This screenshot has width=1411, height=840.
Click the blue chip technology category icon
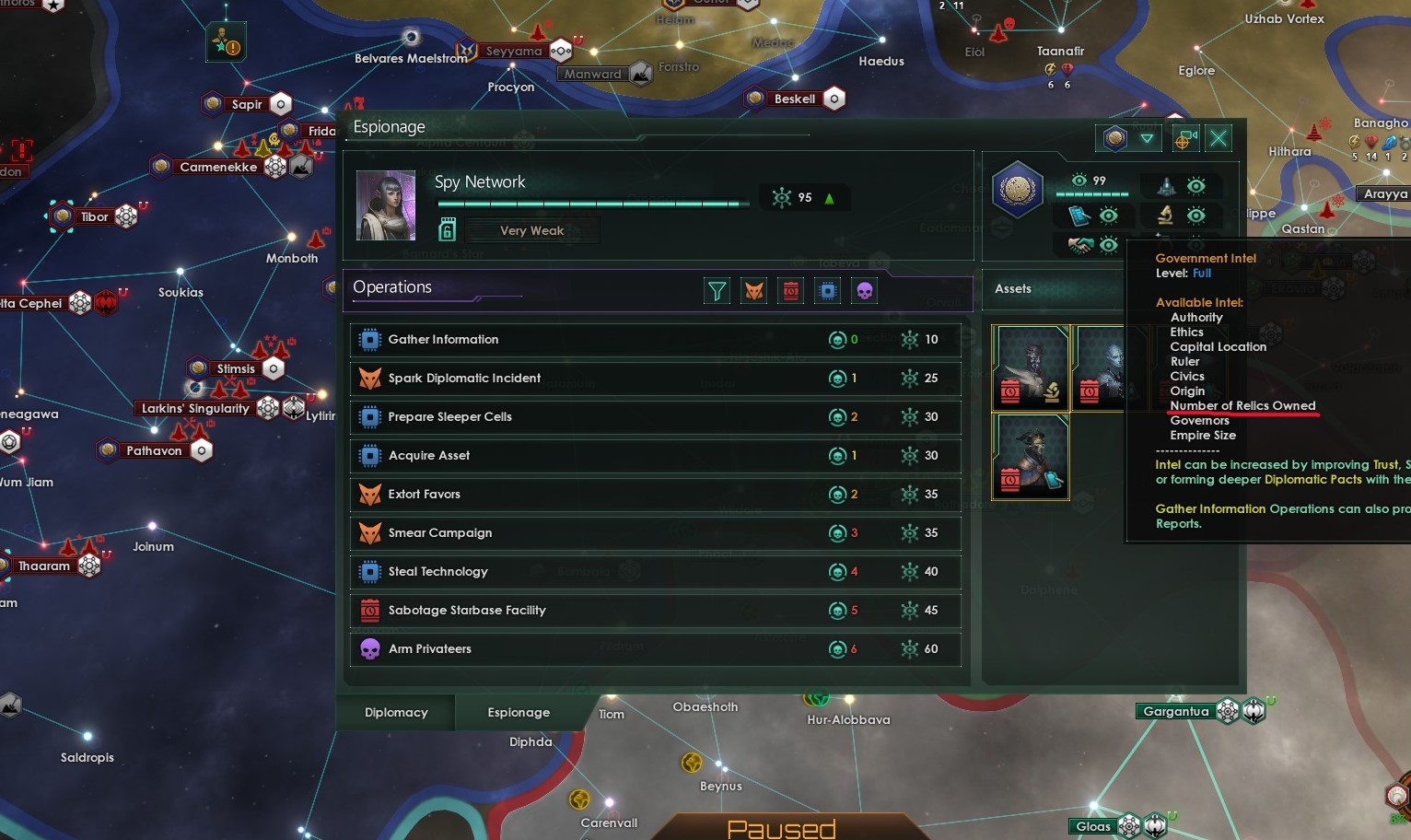point(827,290)
